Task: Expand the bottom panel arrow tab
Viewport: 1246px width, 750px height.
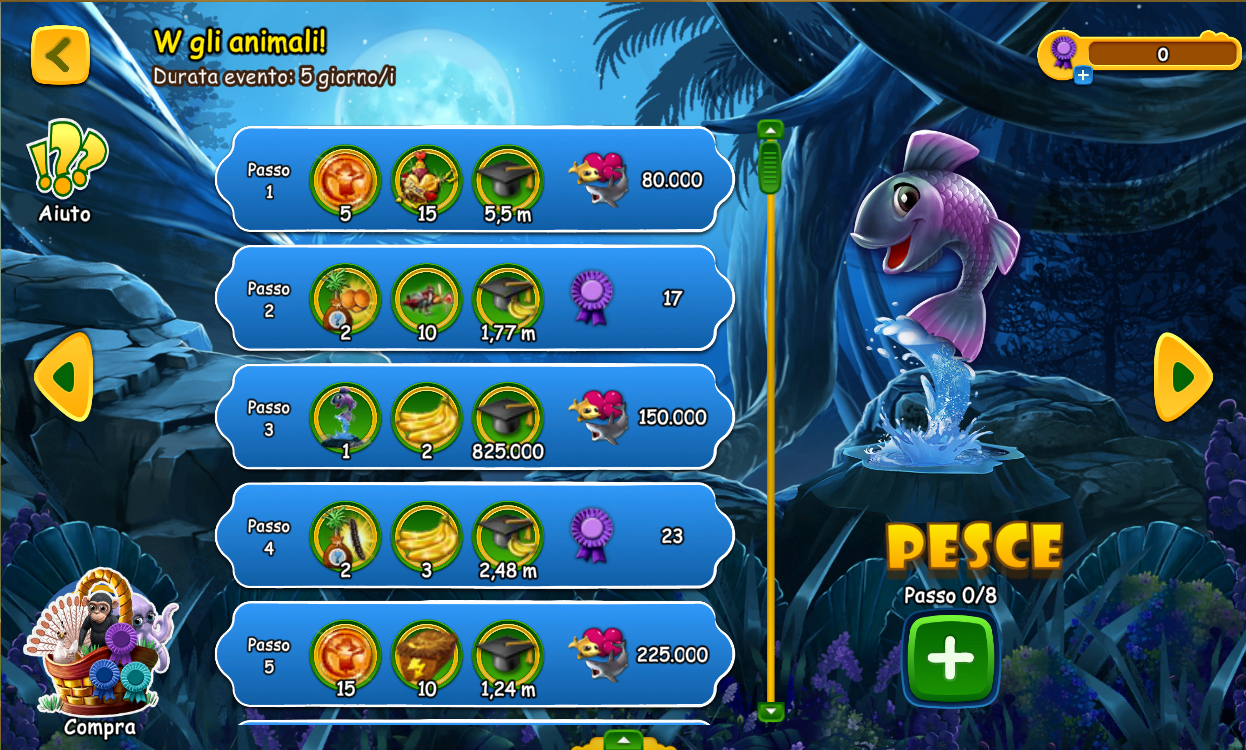Action: (623, 741)
